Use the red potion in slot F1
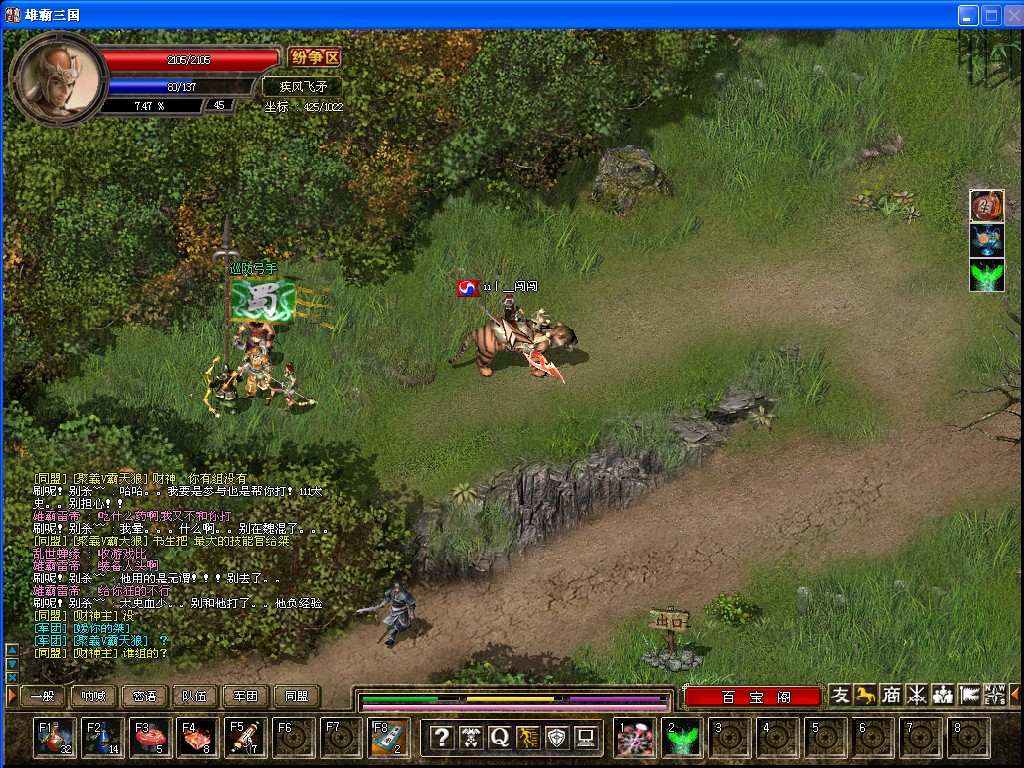 54,738
